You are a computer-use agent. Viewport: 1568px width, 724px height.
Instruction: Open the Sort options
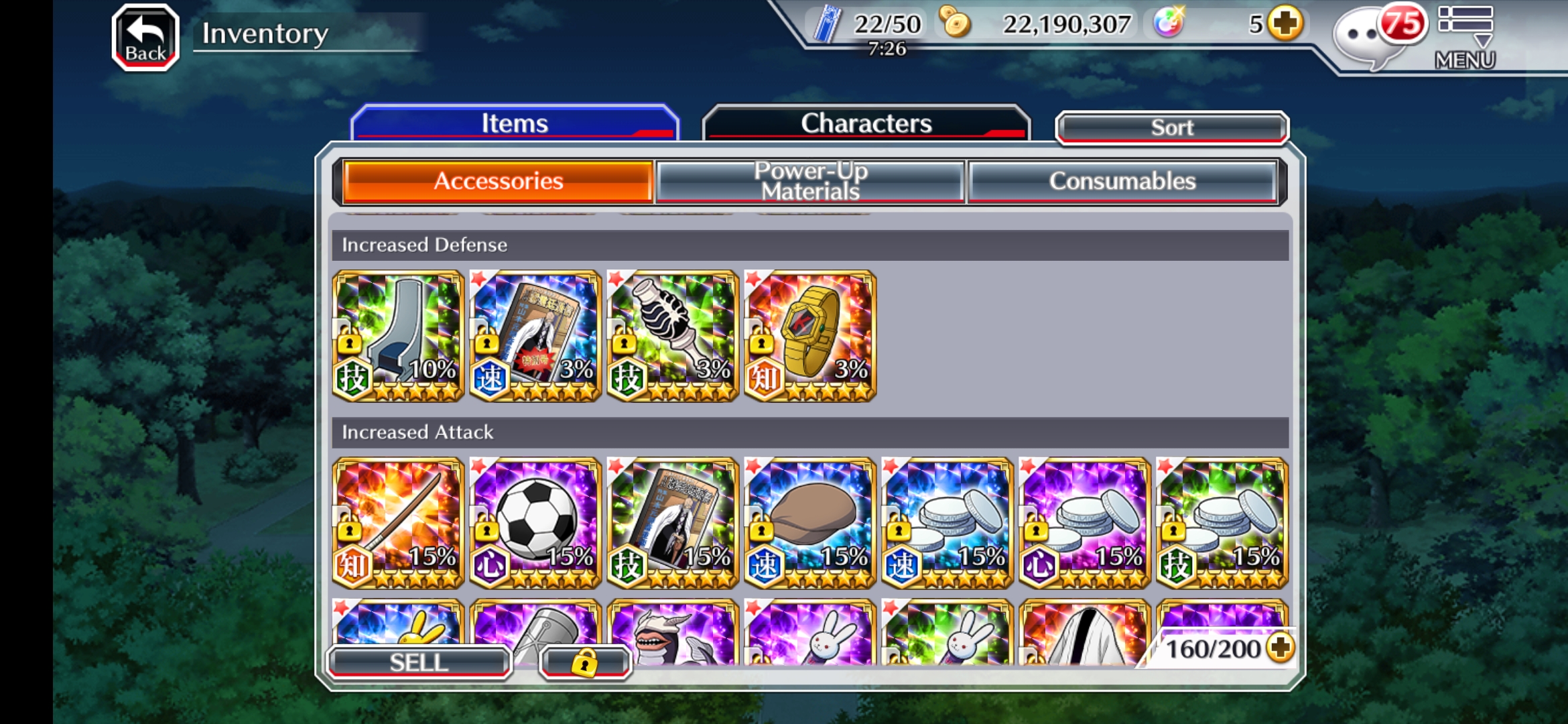pos(1171,127)
